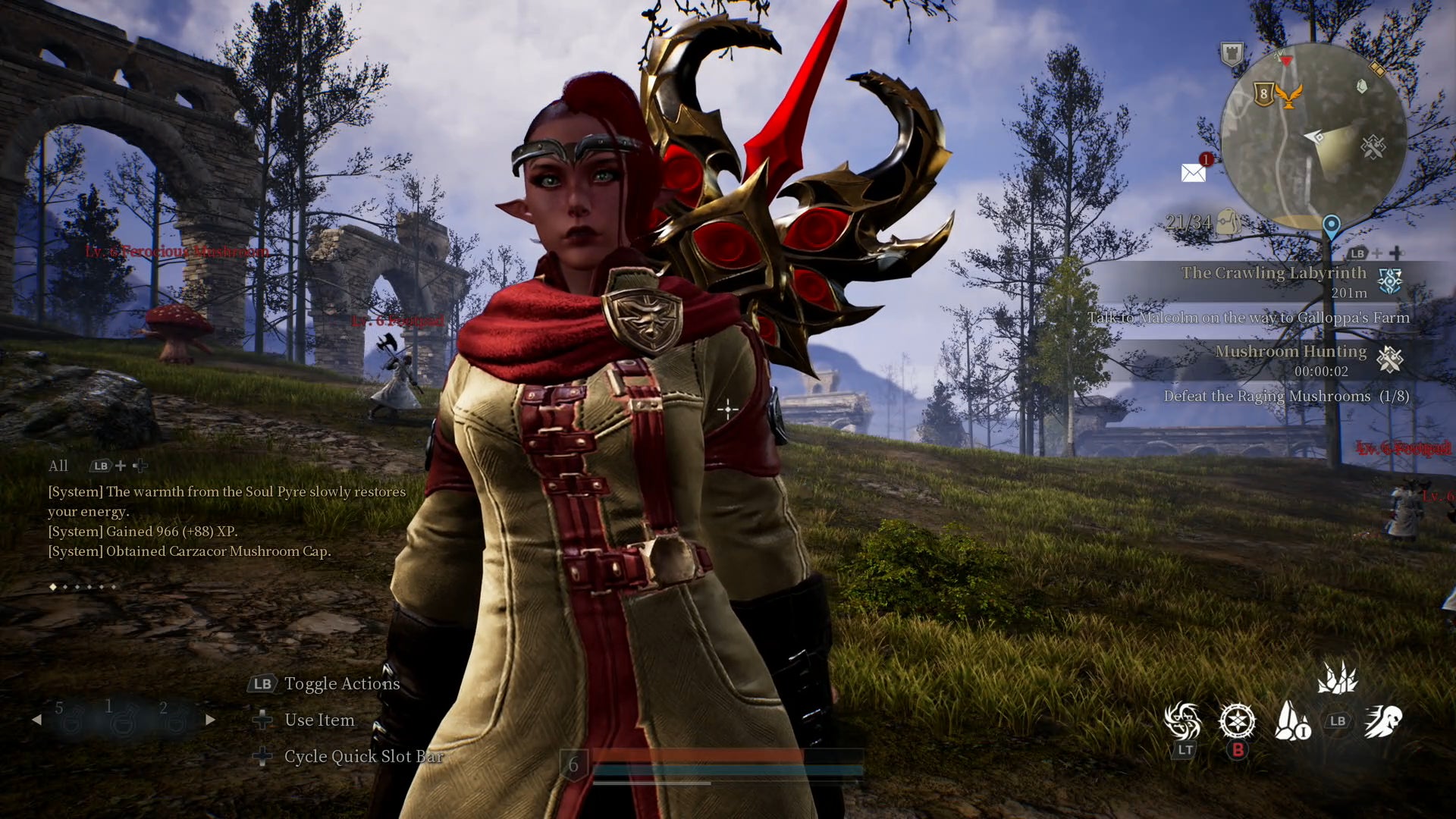Click the golden winged marker on minimap

1288,96
